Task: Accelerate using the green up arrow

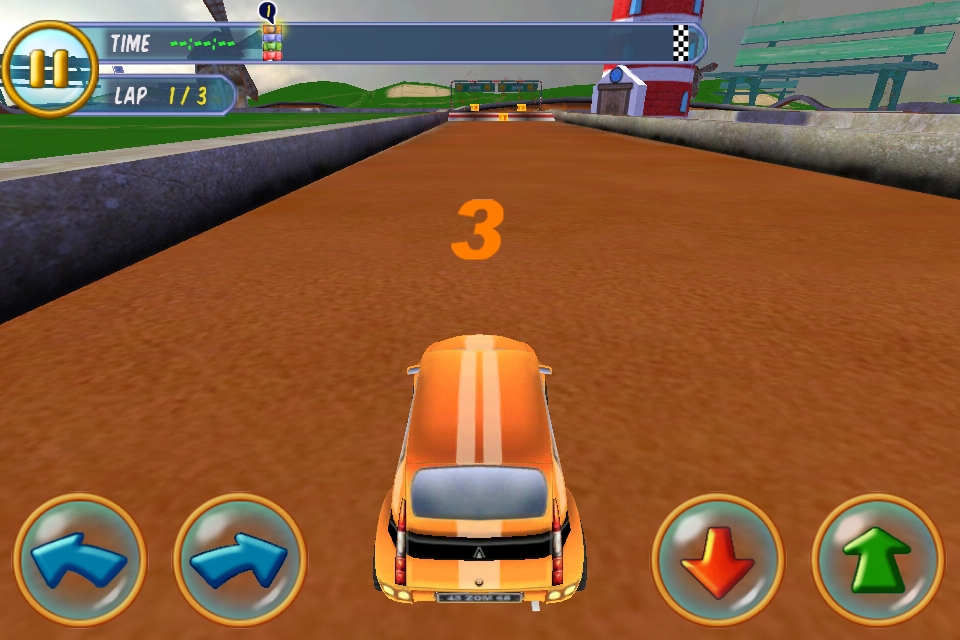Action: 878,560
